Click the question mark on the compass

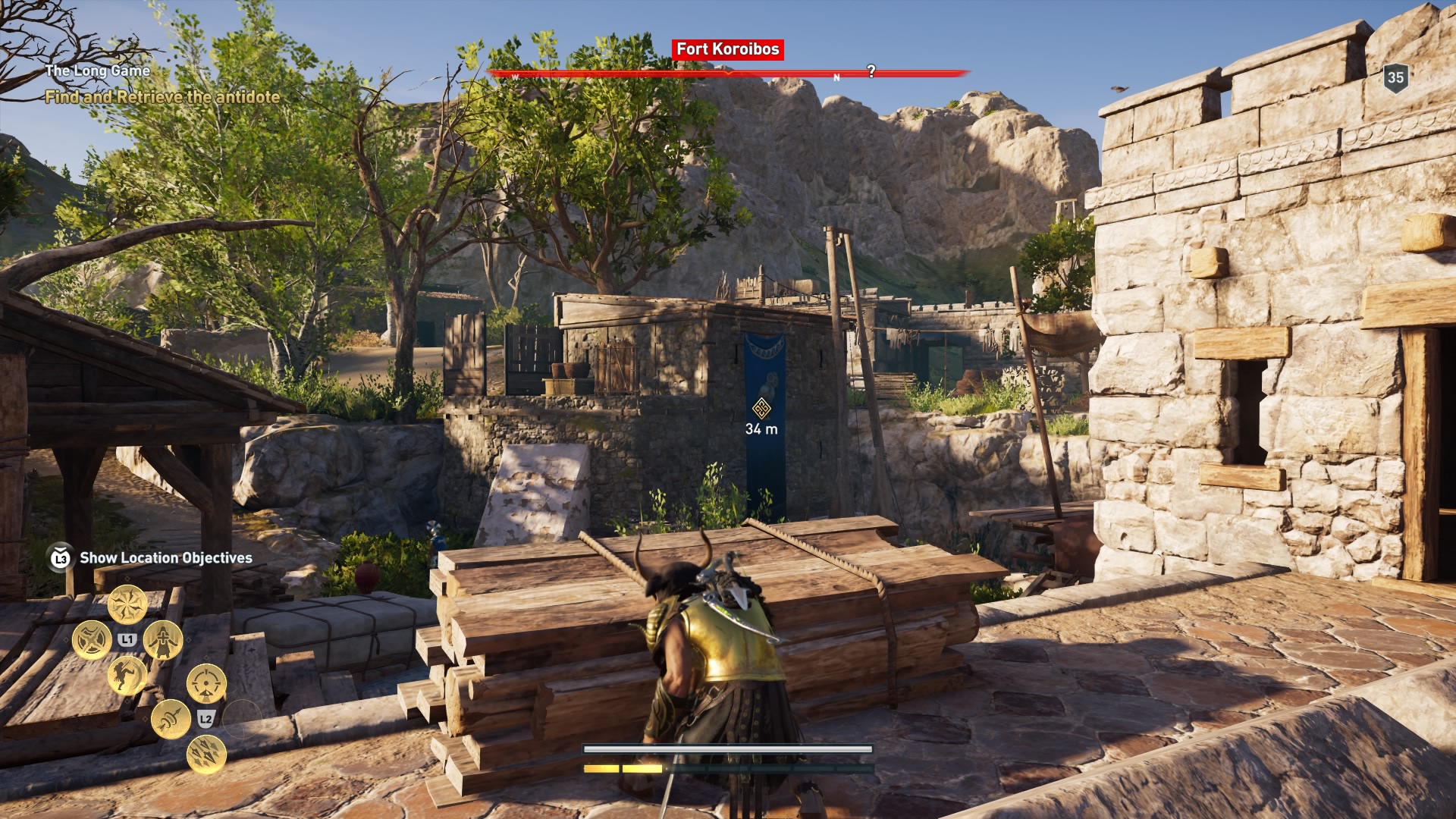[x=871, y=71]
